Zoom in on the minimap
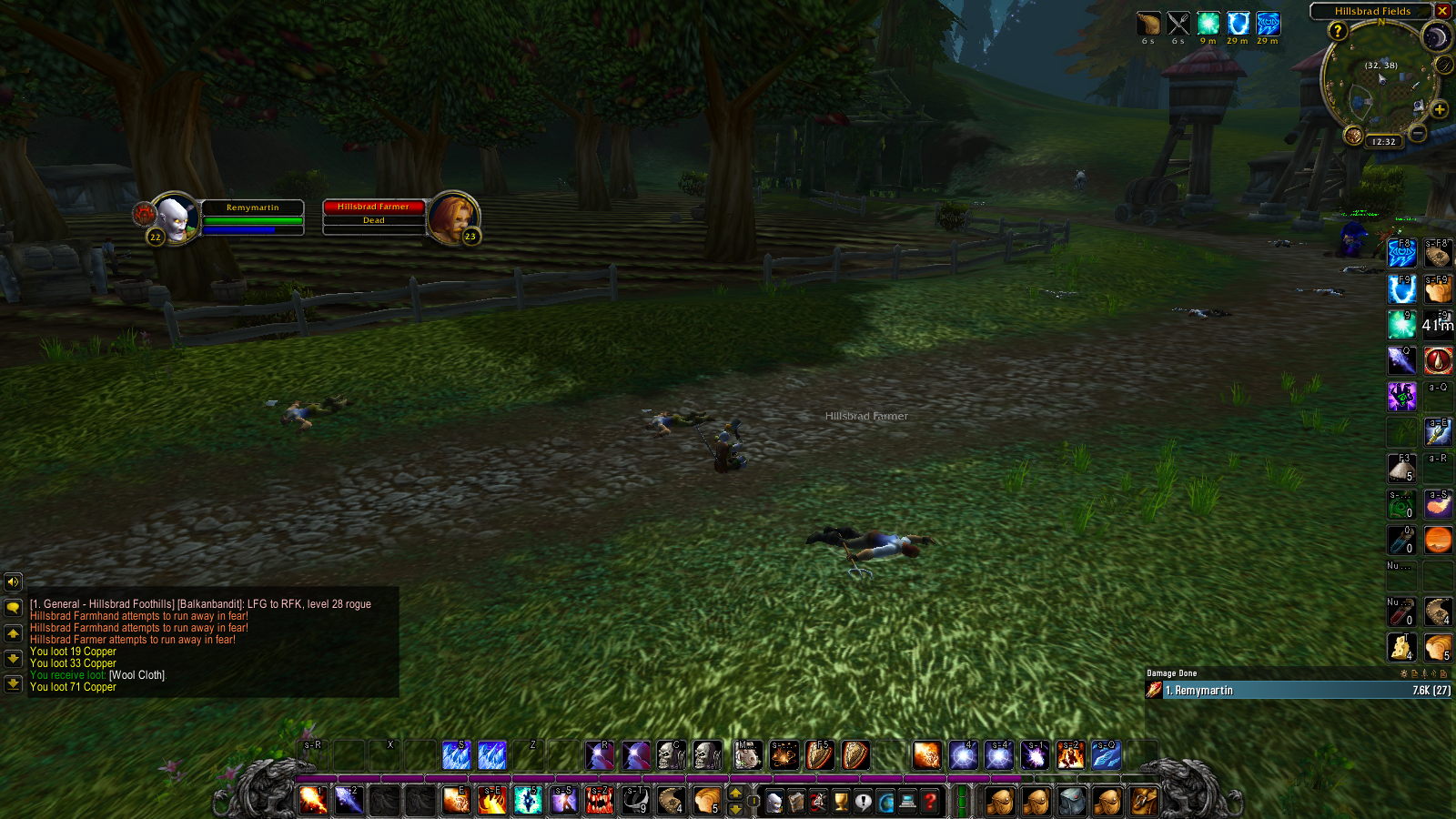The width and height of the screenshot is (1456, 819). 1440,110
